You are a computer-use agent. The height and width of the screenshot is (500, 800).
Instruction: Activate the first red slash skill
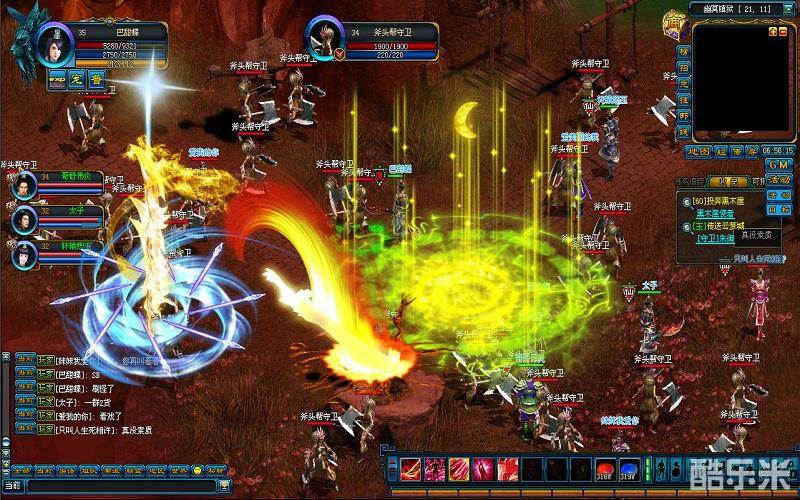pyautogui.click(x=411, y=468)
